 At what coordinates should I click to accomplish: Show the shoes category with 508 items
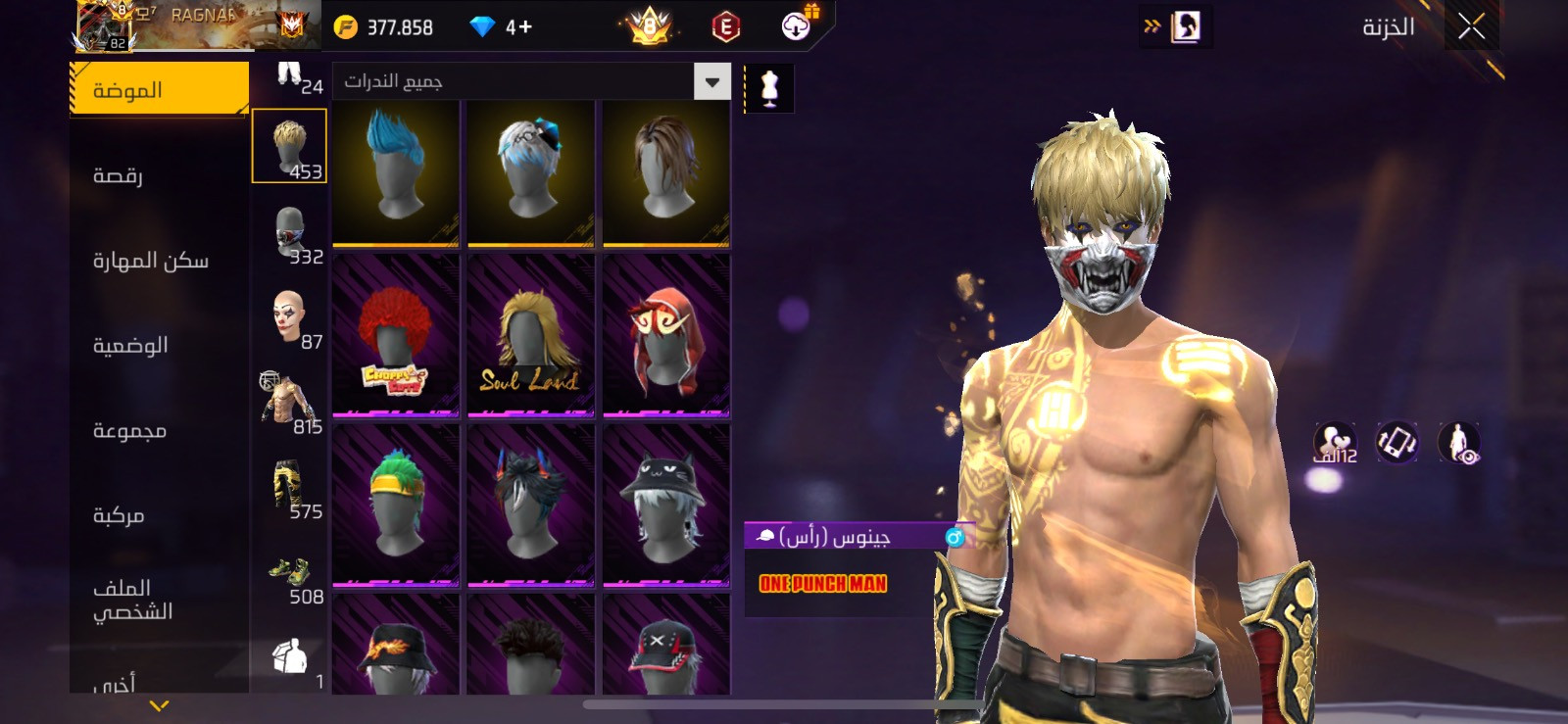290,578
